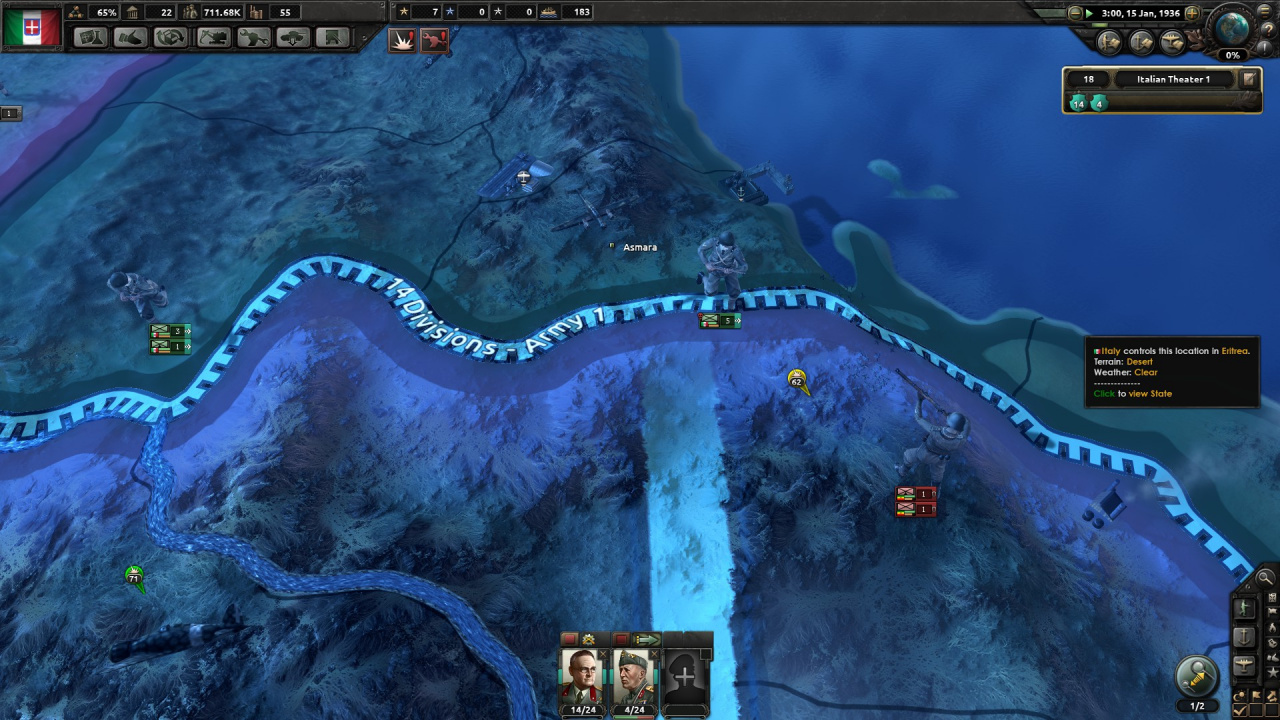Open the Construction screen
1280x720 pixels.
212,38
